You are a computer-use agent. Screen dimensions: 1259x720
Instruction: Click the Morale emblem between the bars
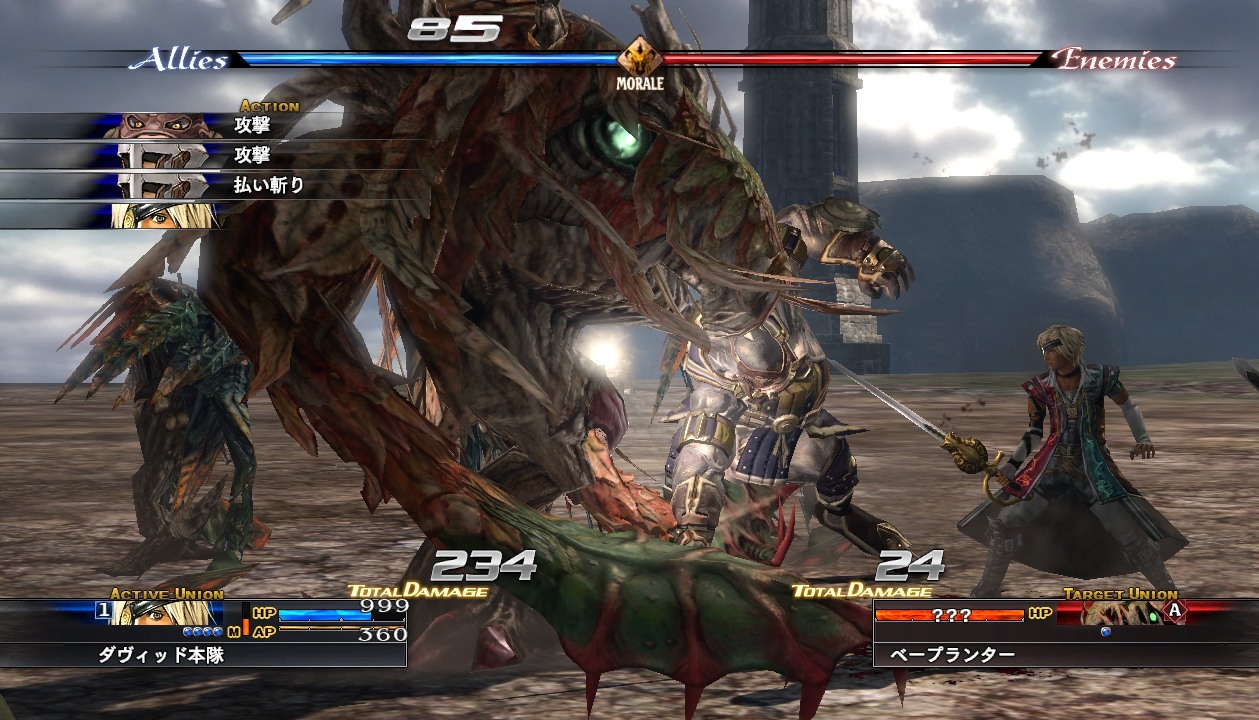click(x=639, y=58)
